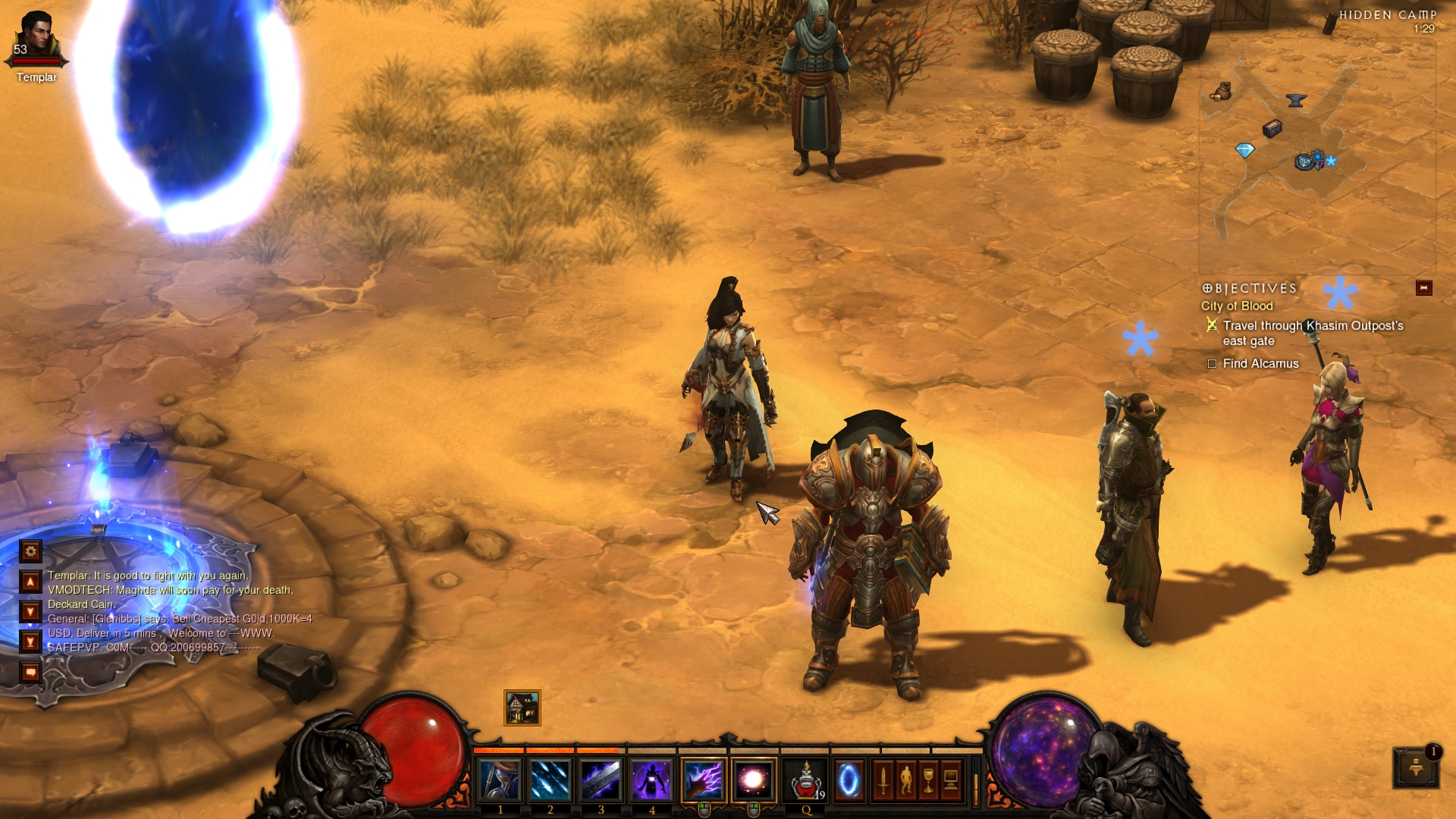Open the sword-icon skills menu button
Screen dimensions: 1456x819
click(x=883, y=780)
